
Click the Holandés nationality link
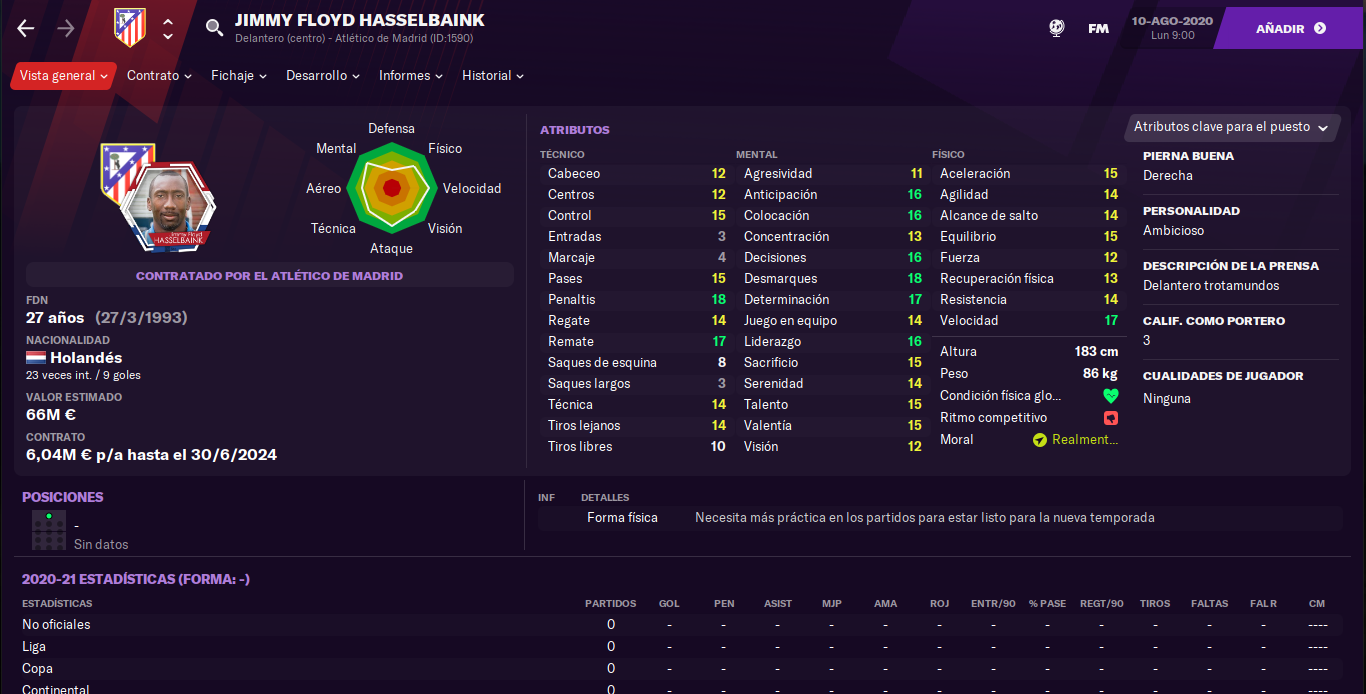86,358
